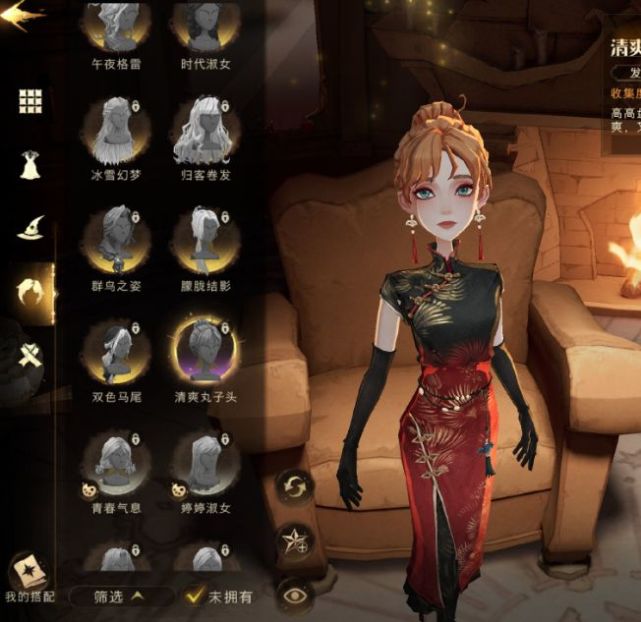
Task: Switch to the dress outfit tab
Action: point(30,163)
